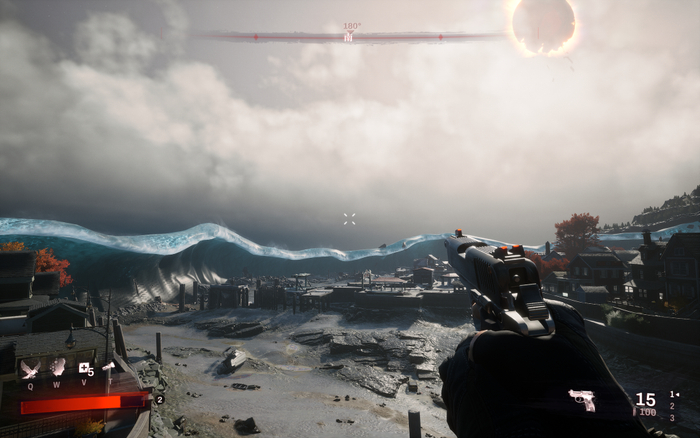Screen dimensions: 700x438
Task: Activate the bird ability icon
Action: point(29,368)
